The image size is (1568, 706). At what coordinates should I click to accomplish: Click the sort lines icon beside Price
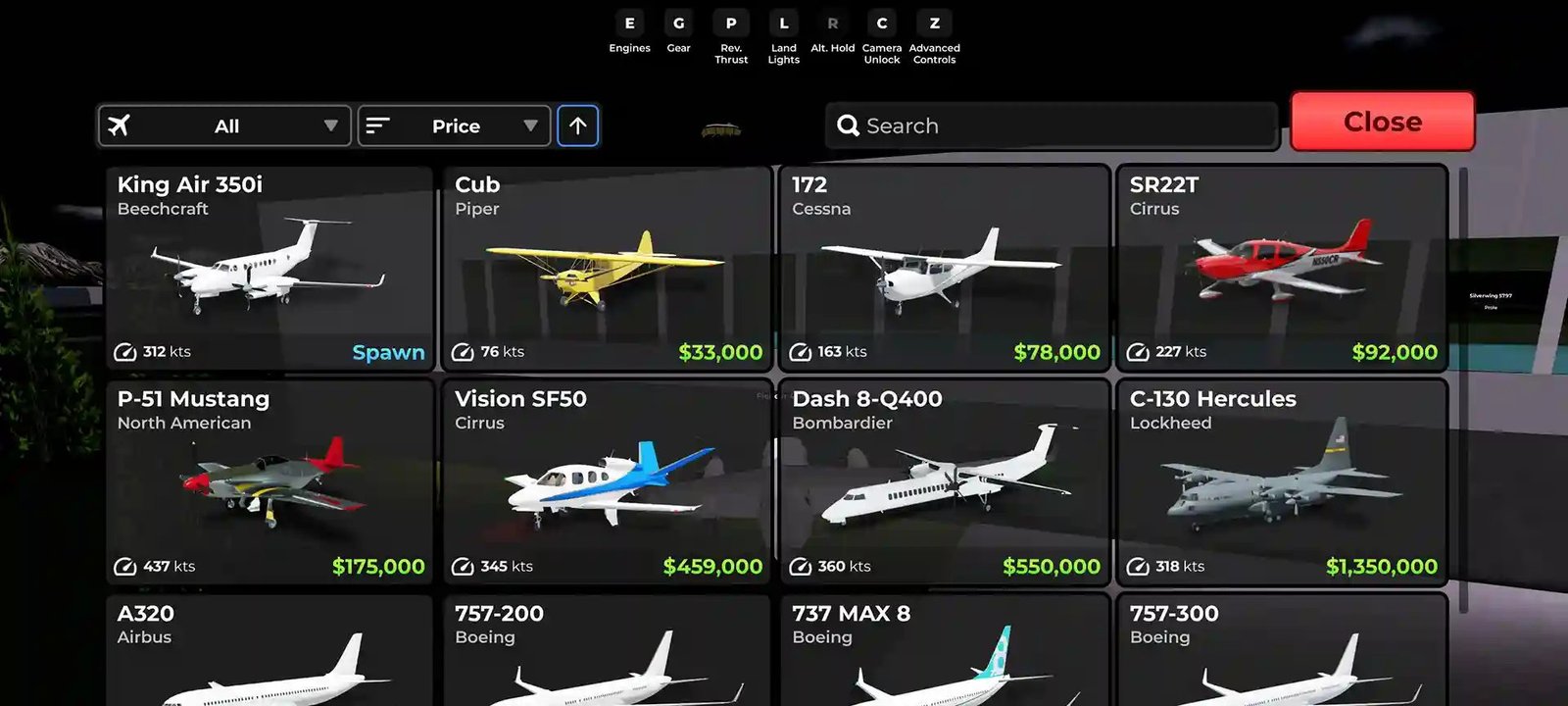[x=377, y=126]
